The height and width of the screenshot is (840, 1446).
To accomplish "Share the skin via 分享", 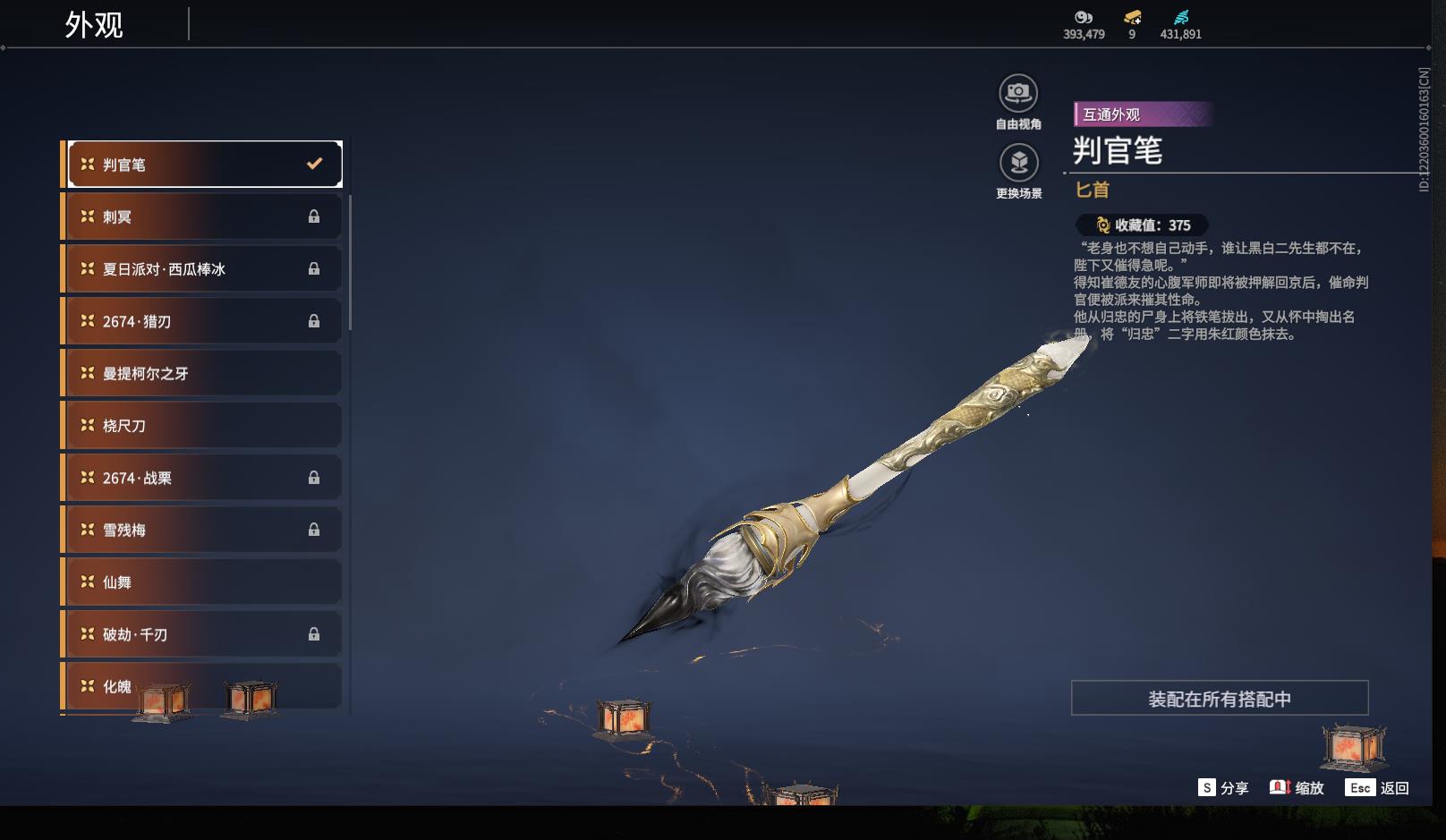I will [1223, 788].
